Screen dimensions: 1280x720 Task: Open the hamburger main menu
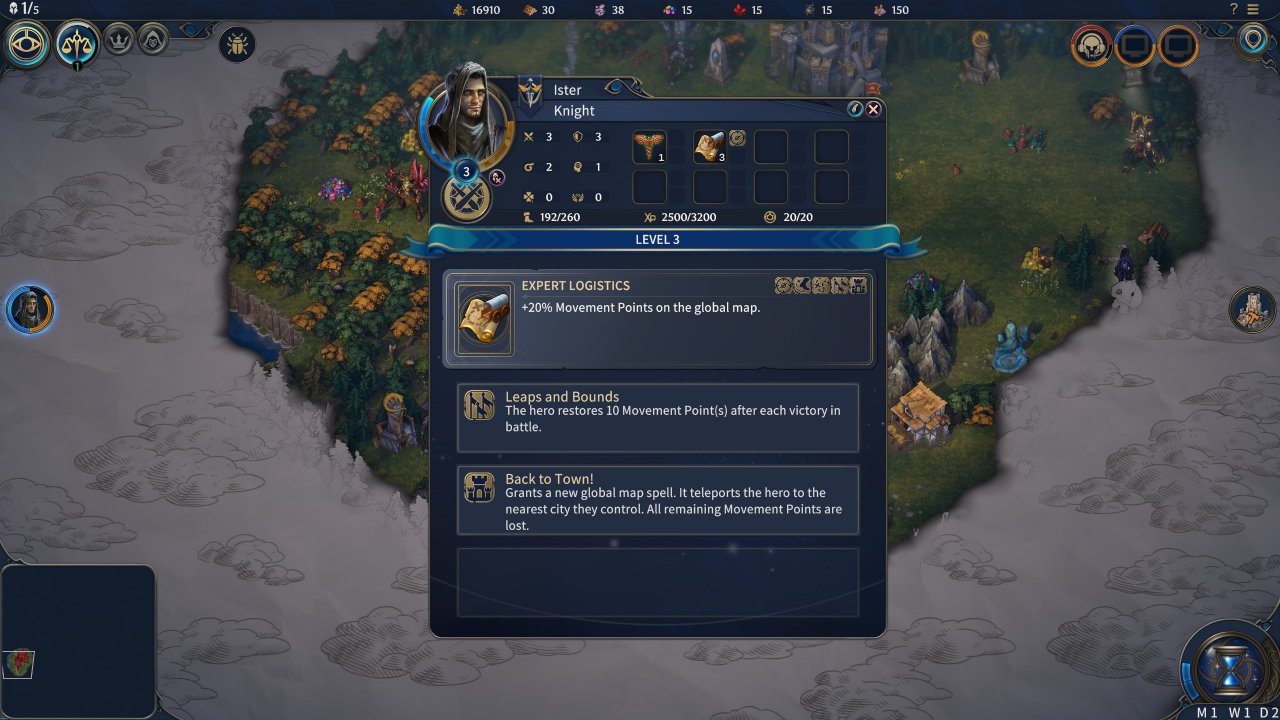[x=1253, y=9]
